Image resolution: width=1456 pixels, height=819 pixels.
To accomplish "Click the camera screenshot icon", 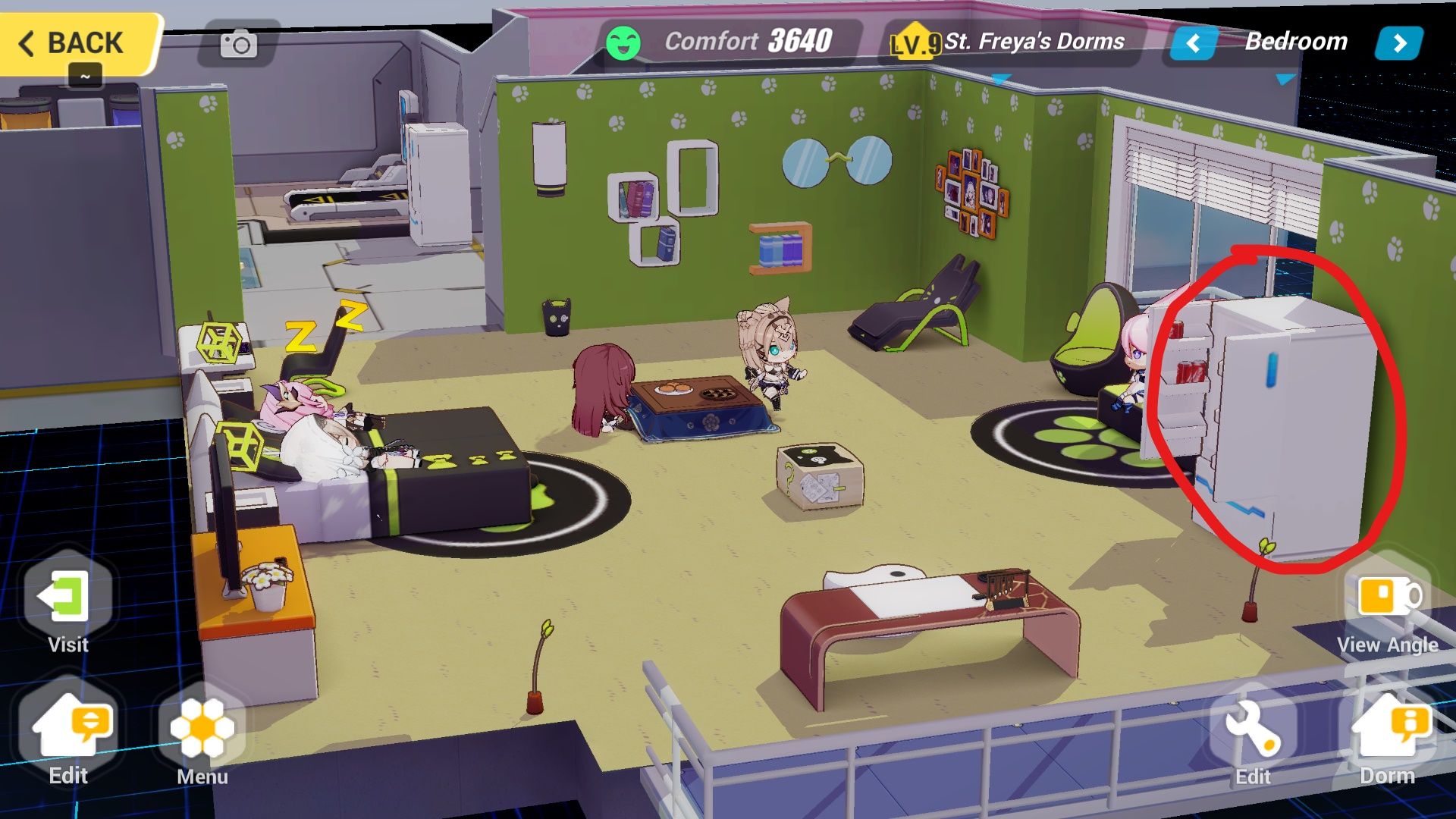I will point(237,45).
